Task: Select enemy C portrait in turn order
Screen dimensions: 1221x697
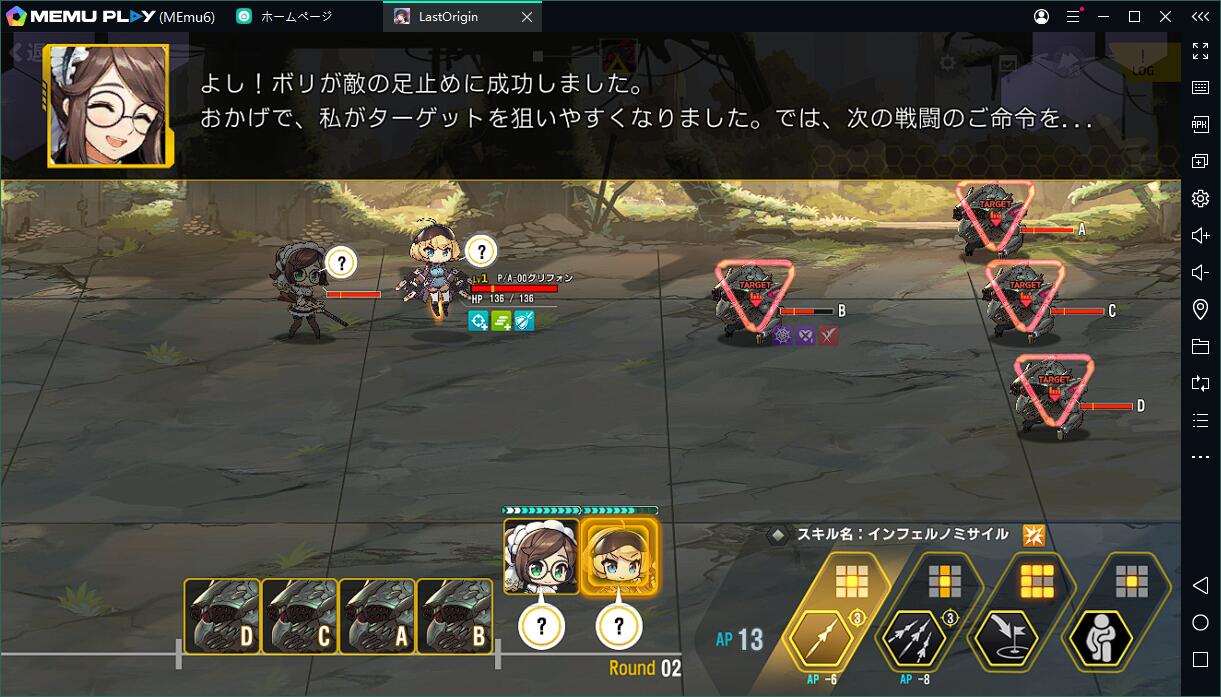Action: click(x=300, y=616)
